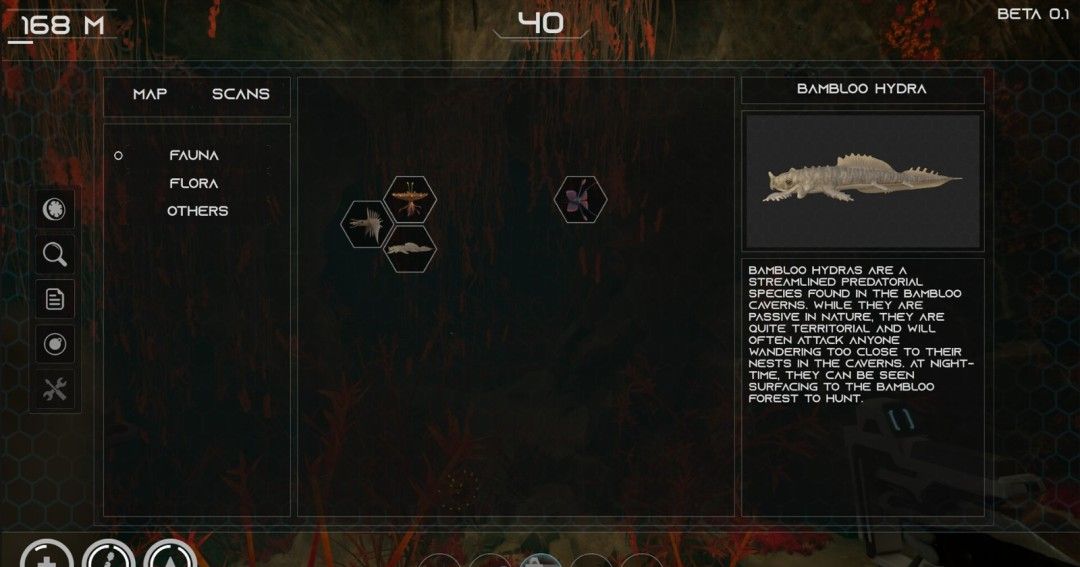Switch to the Map tab
The width and height of the screenshot is (1080, 567).
point(150,94)
